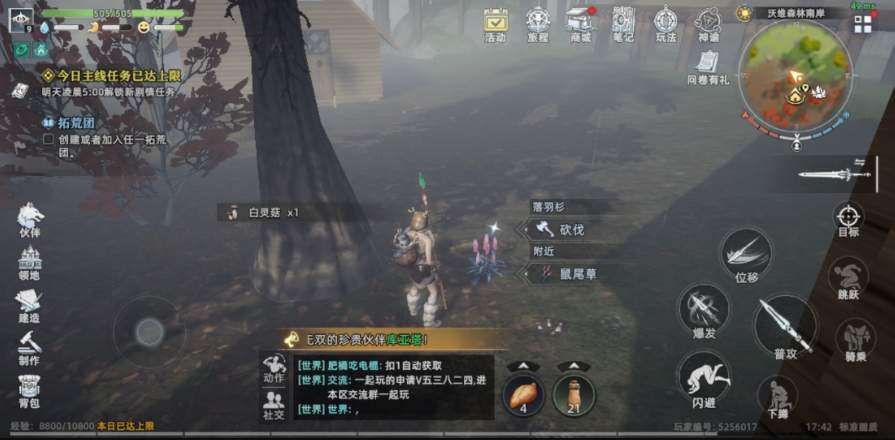This screenshot has width=895, height=440.
Task: Open the 旅程 journey menu
Action: 538,23
